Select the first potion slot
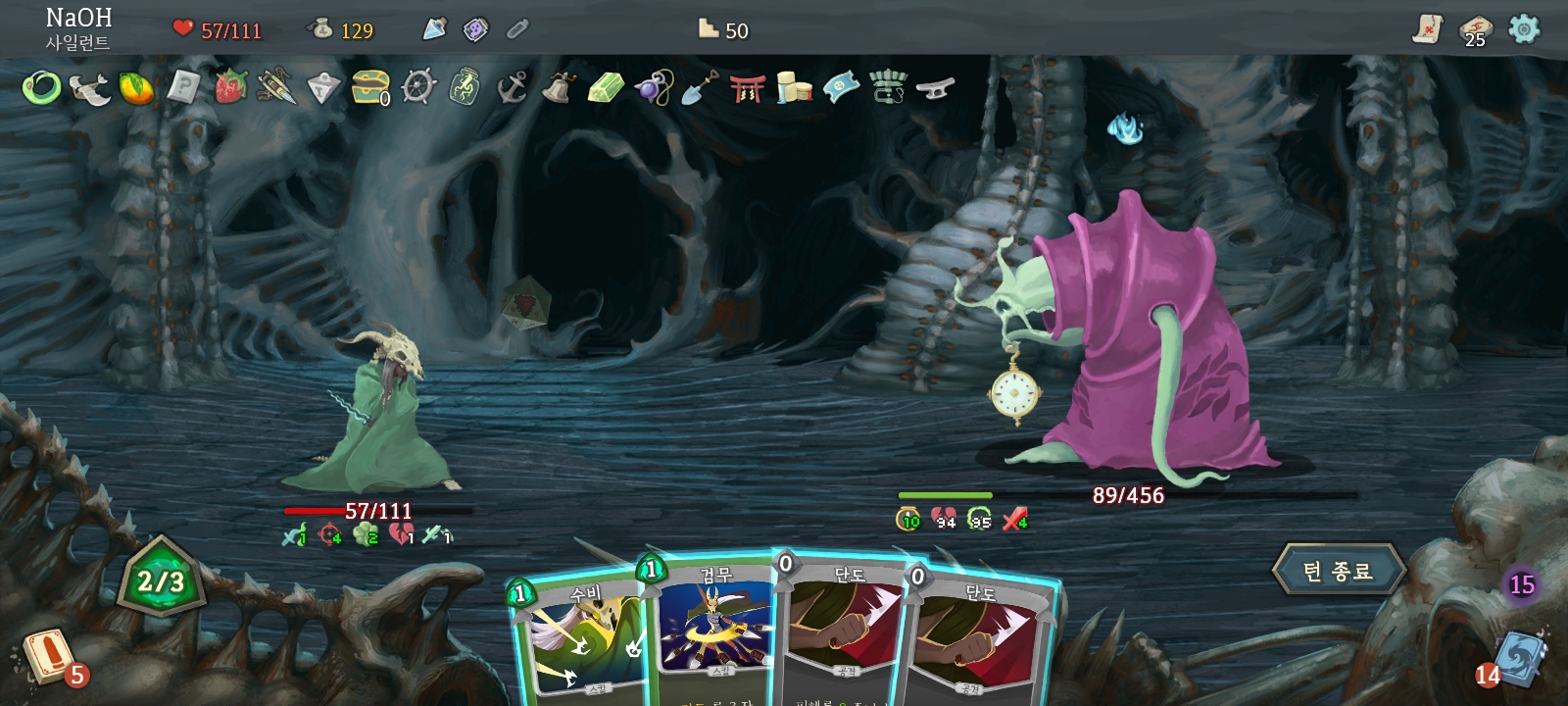The width and height of the screenshot is (1568, 706). (434, 29)
